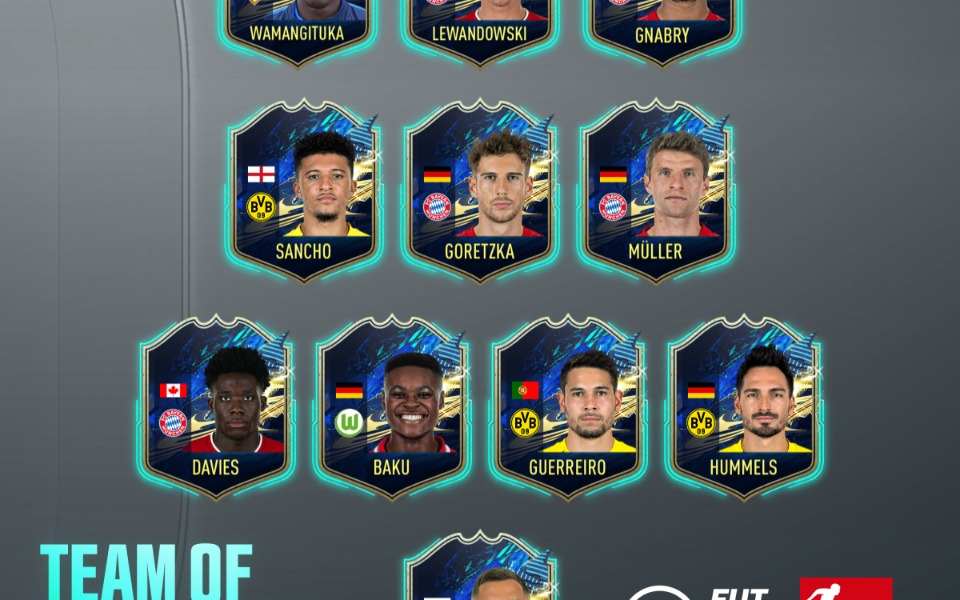Click the Müller player card
The image size is (960, 600).
point(656,190)
